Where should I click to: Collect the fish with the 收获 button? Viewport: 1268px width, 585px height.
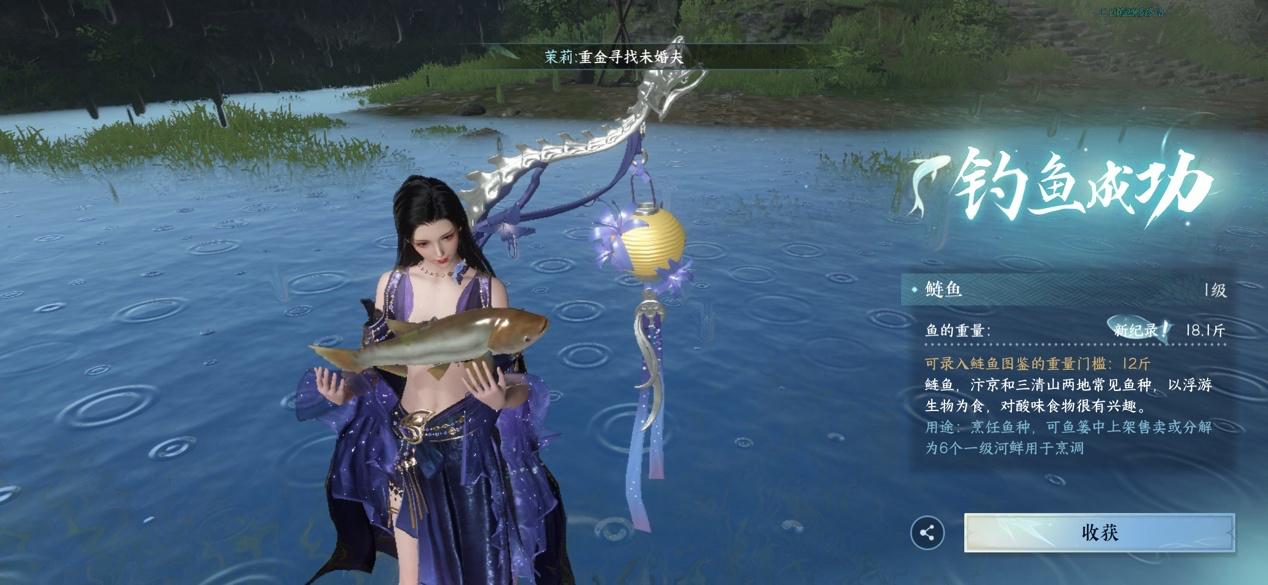point(1099,532)
